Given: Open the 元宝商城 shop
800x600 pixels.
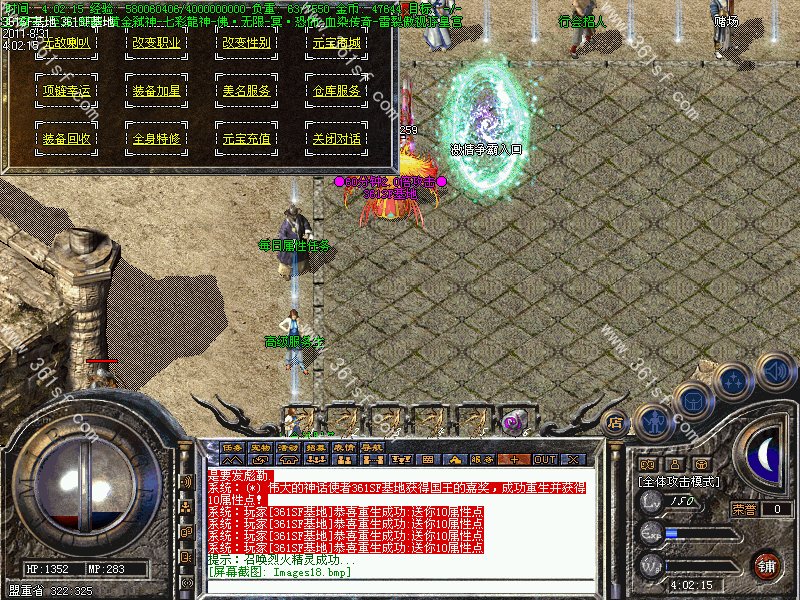Looking at the screenshot, I should (x=337, y=43).
